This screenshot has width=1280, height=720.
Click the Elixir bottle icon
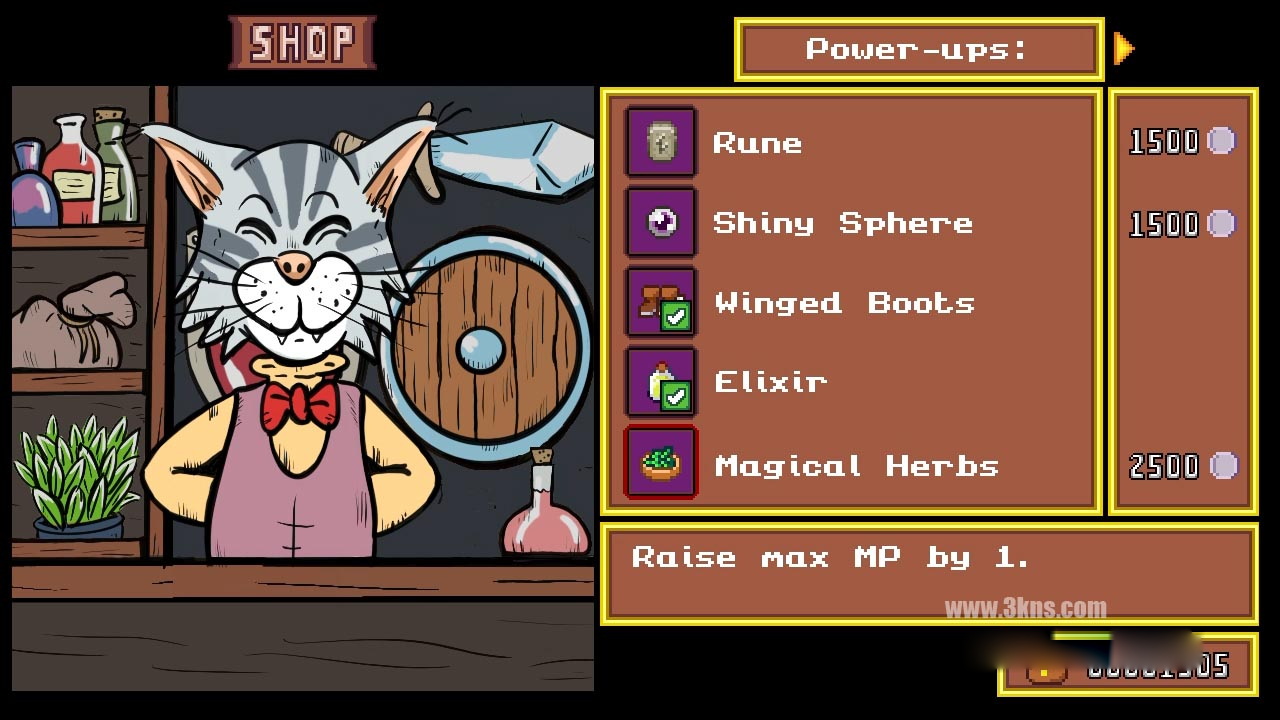click(x=661, y=382)
